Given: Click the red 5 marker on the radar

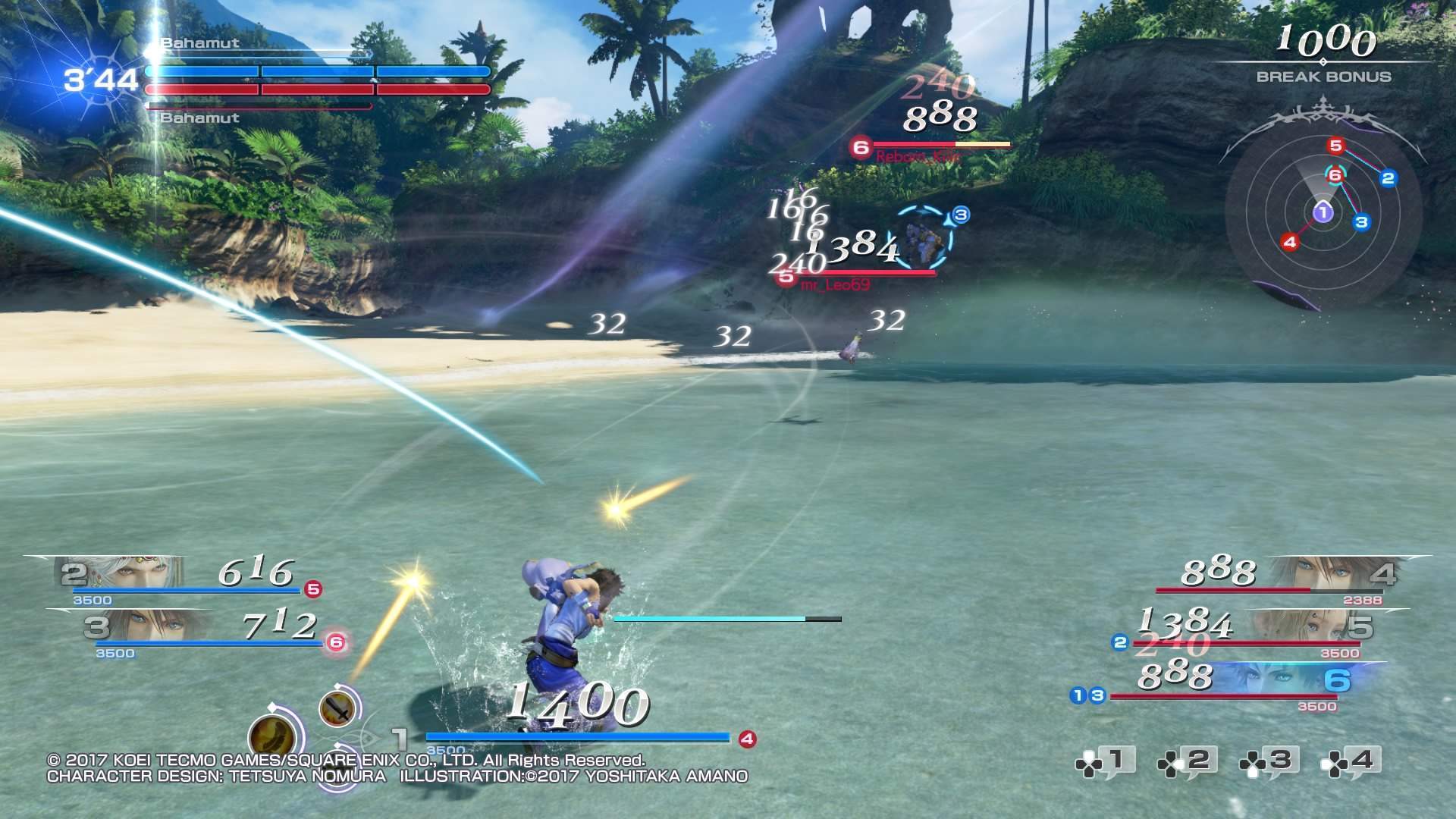Looking at the screenshot, I should click(x=1335, y=146).
